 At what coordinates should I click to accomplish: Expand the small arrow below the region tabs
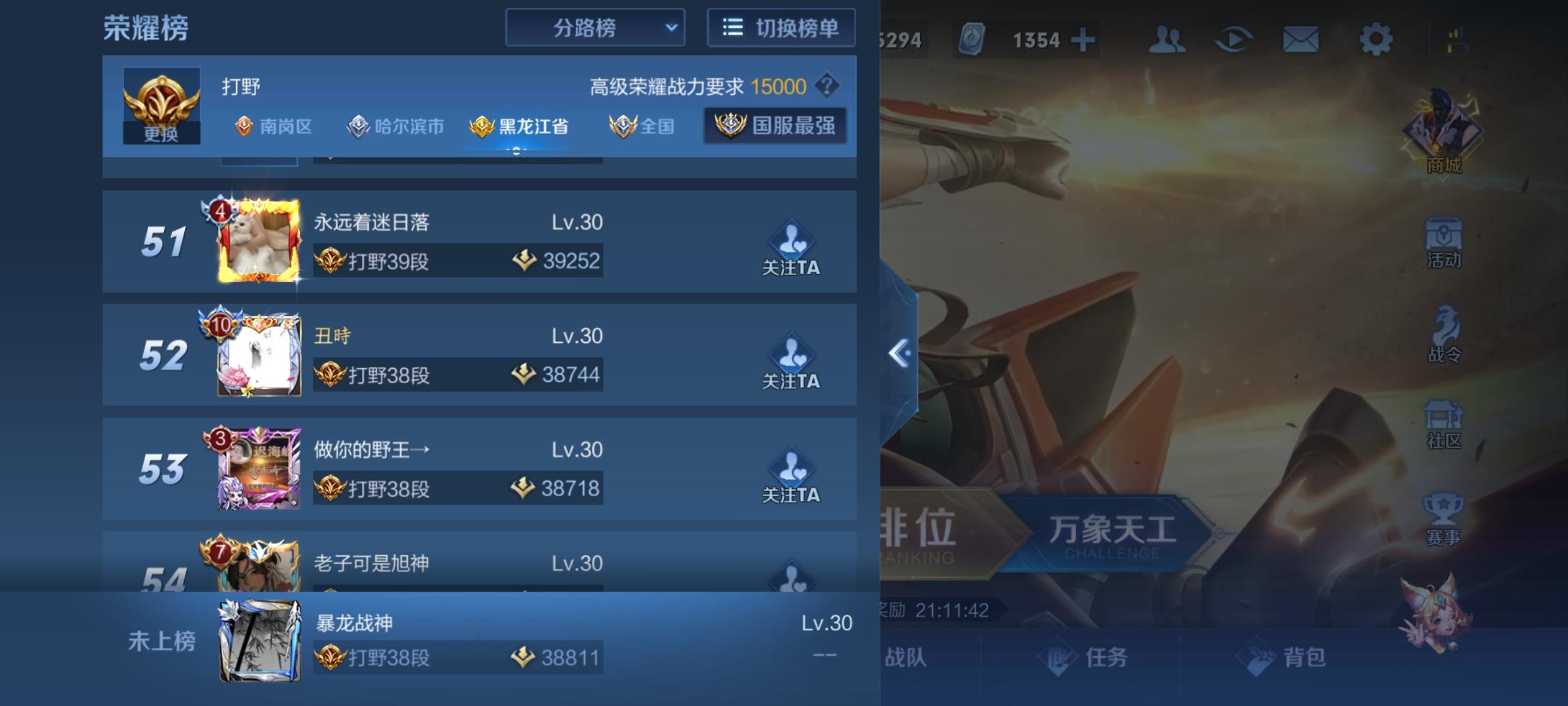(515, 151)
